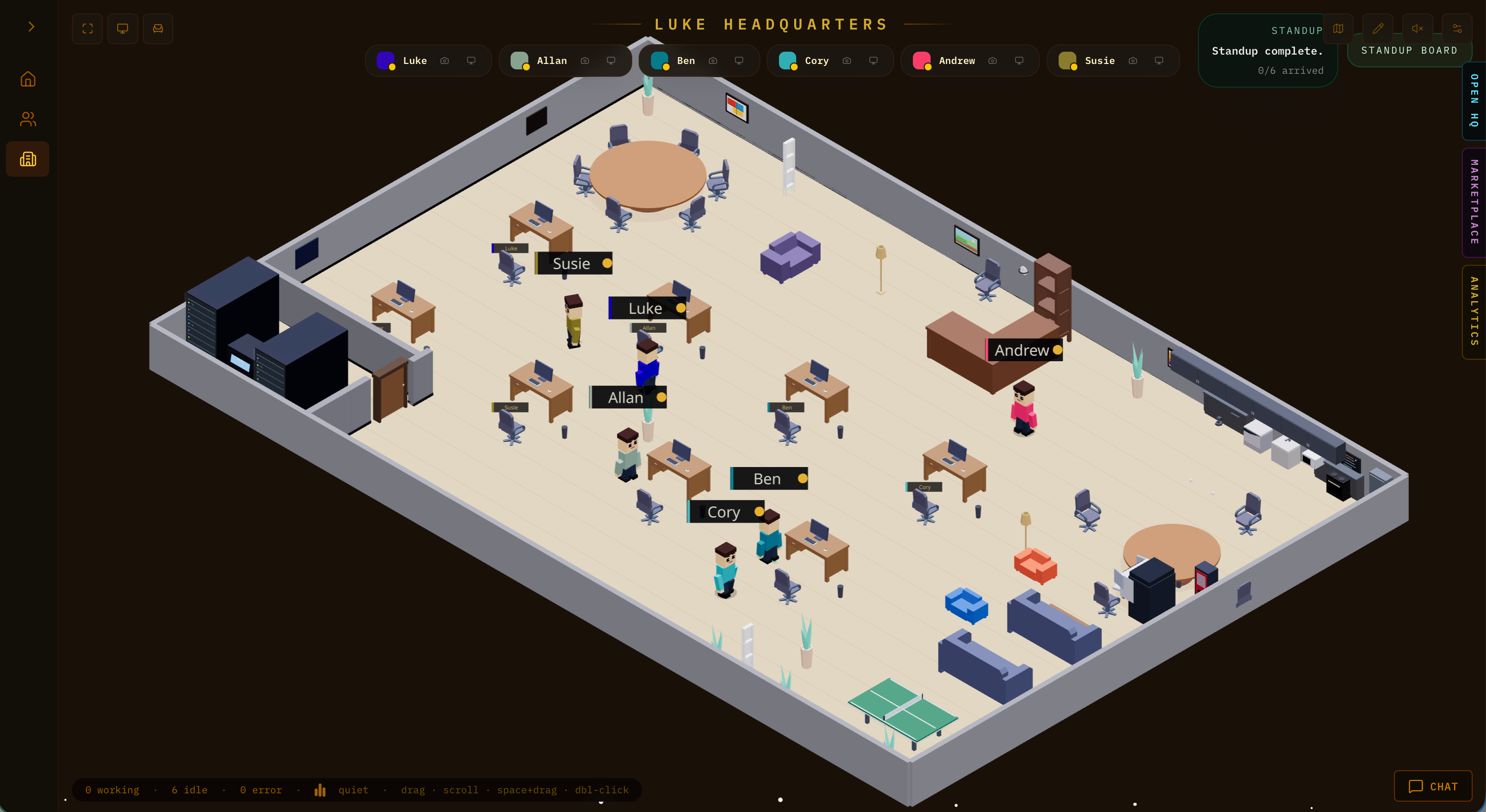Open Allan's screen monitor view
1486x812 pixels.
click(611, 61)
